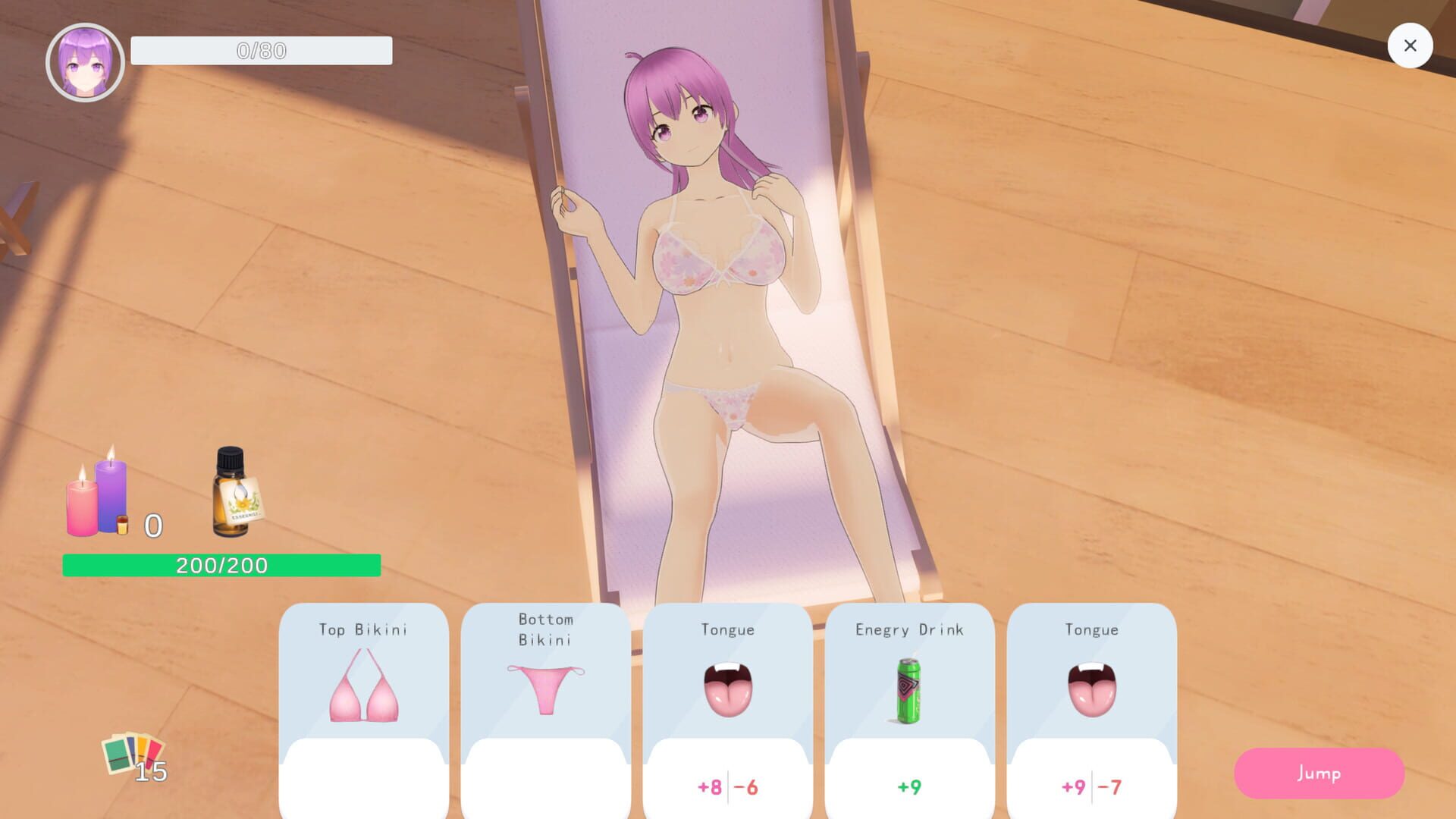Click the tongue icon with -7 penalty
This screenshot has width=1456, height=819.
(x=1092, y=690)
